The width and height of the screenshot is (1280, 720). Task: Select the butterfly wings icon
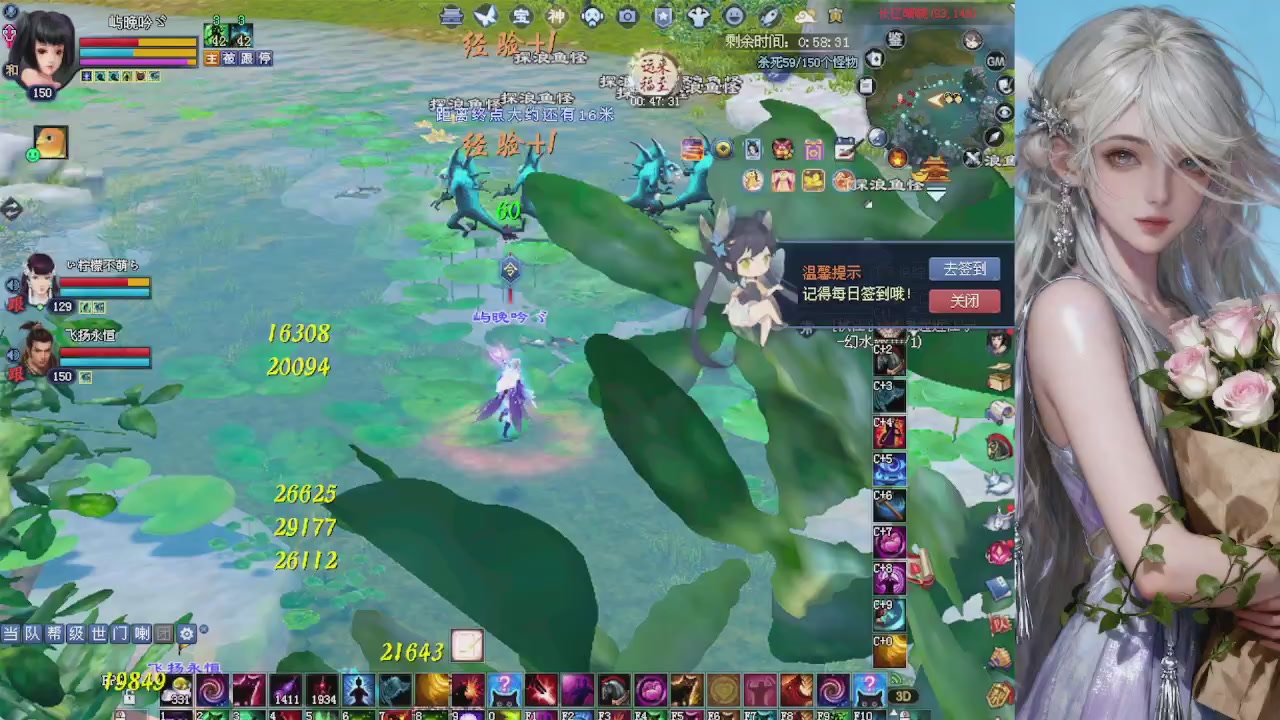pyautogui.click(x=485, y=16)
